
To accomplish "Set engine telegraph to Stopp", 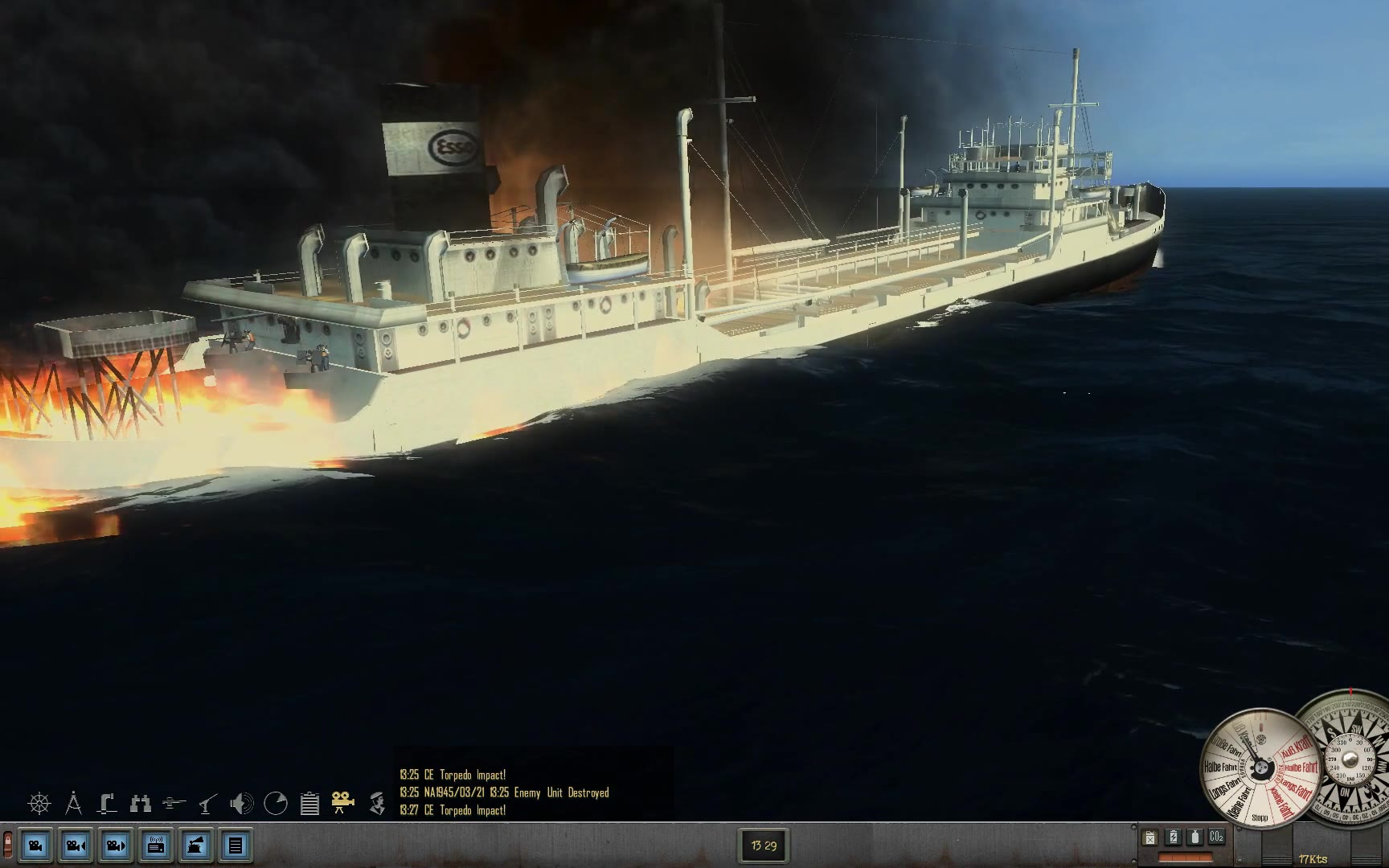I will [x=1260, y=817].
